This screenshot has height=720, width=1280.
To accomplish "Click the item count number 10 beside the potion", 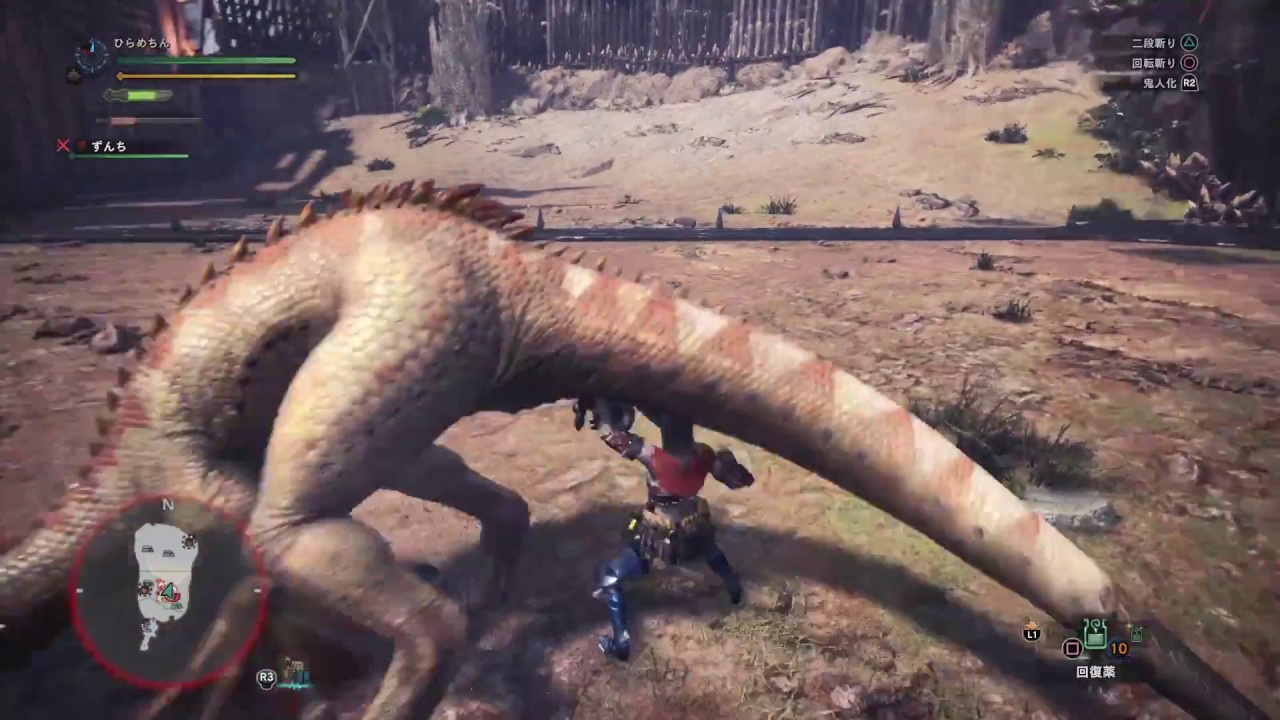I will (x=1118, y=647).
